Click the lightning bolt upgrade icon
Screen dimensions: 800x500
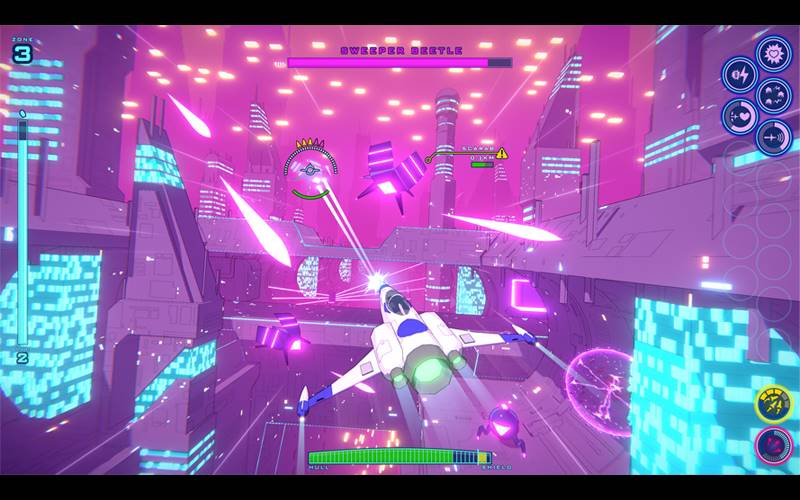point(740,74)
